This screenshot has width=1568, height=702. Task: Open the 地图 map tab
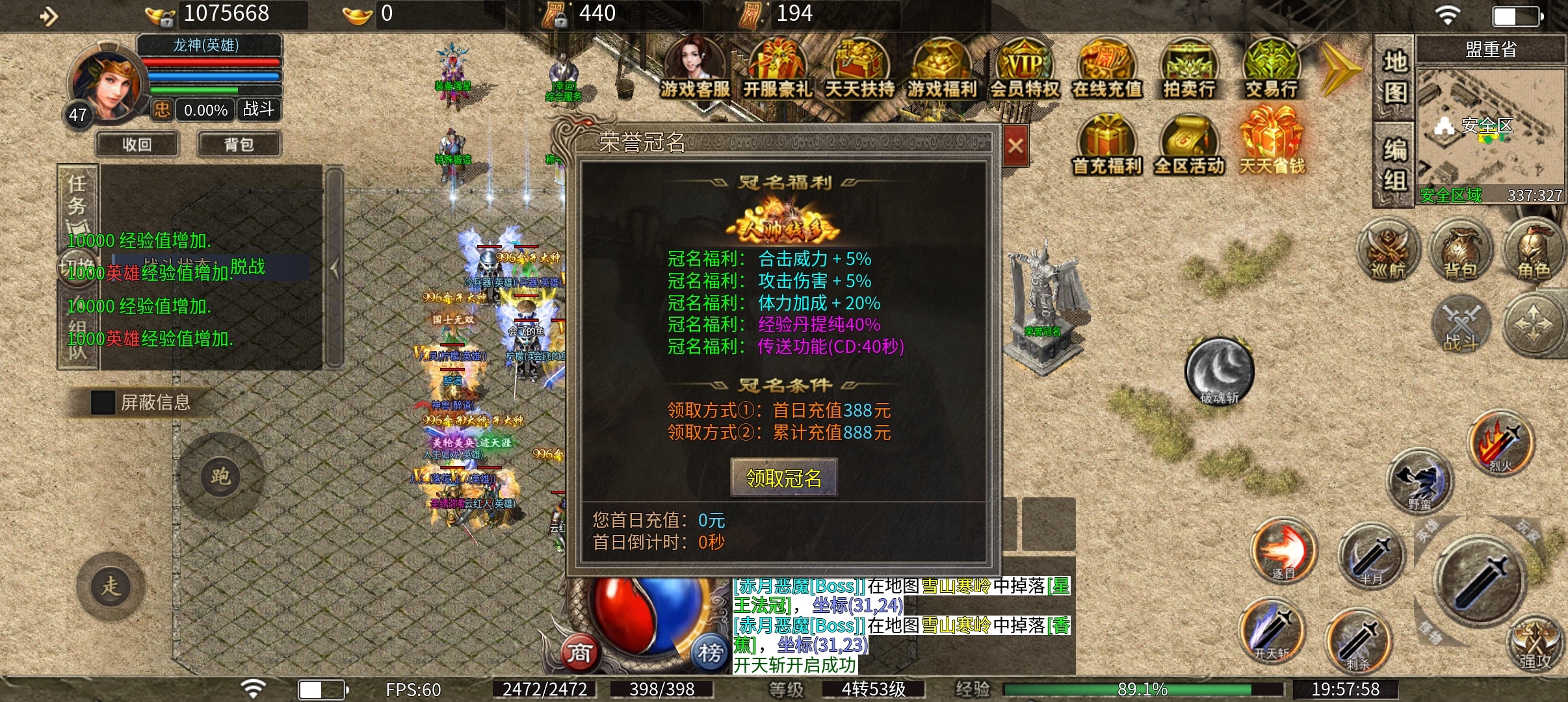(1394, 77)
